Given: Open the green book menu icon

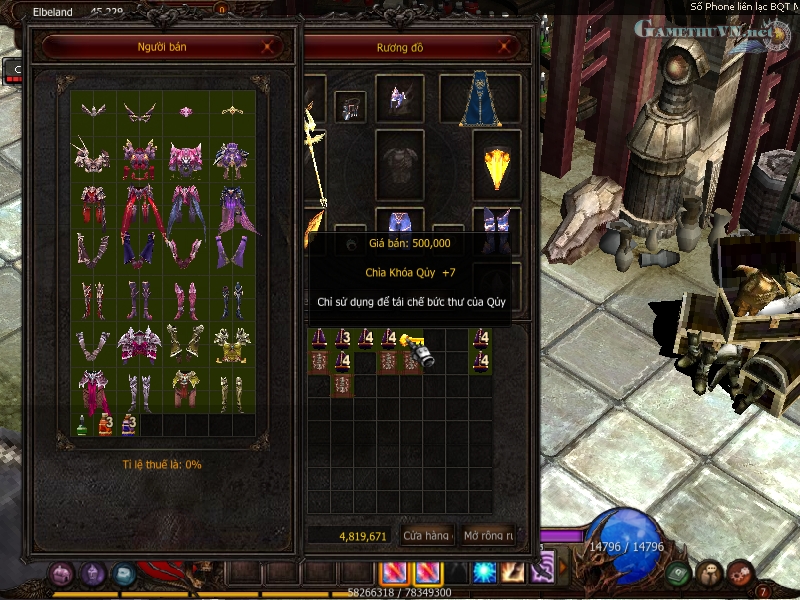Looking at the screenshot, I should pos(678,573).
